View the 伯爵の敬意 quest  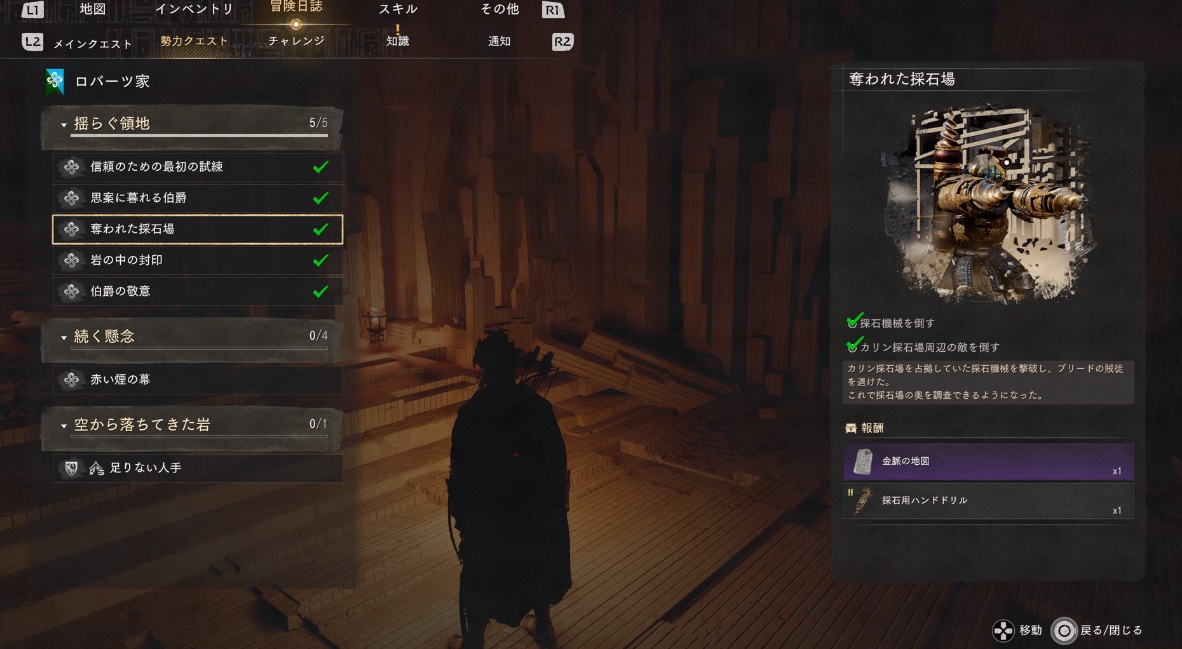coord(197,291)
